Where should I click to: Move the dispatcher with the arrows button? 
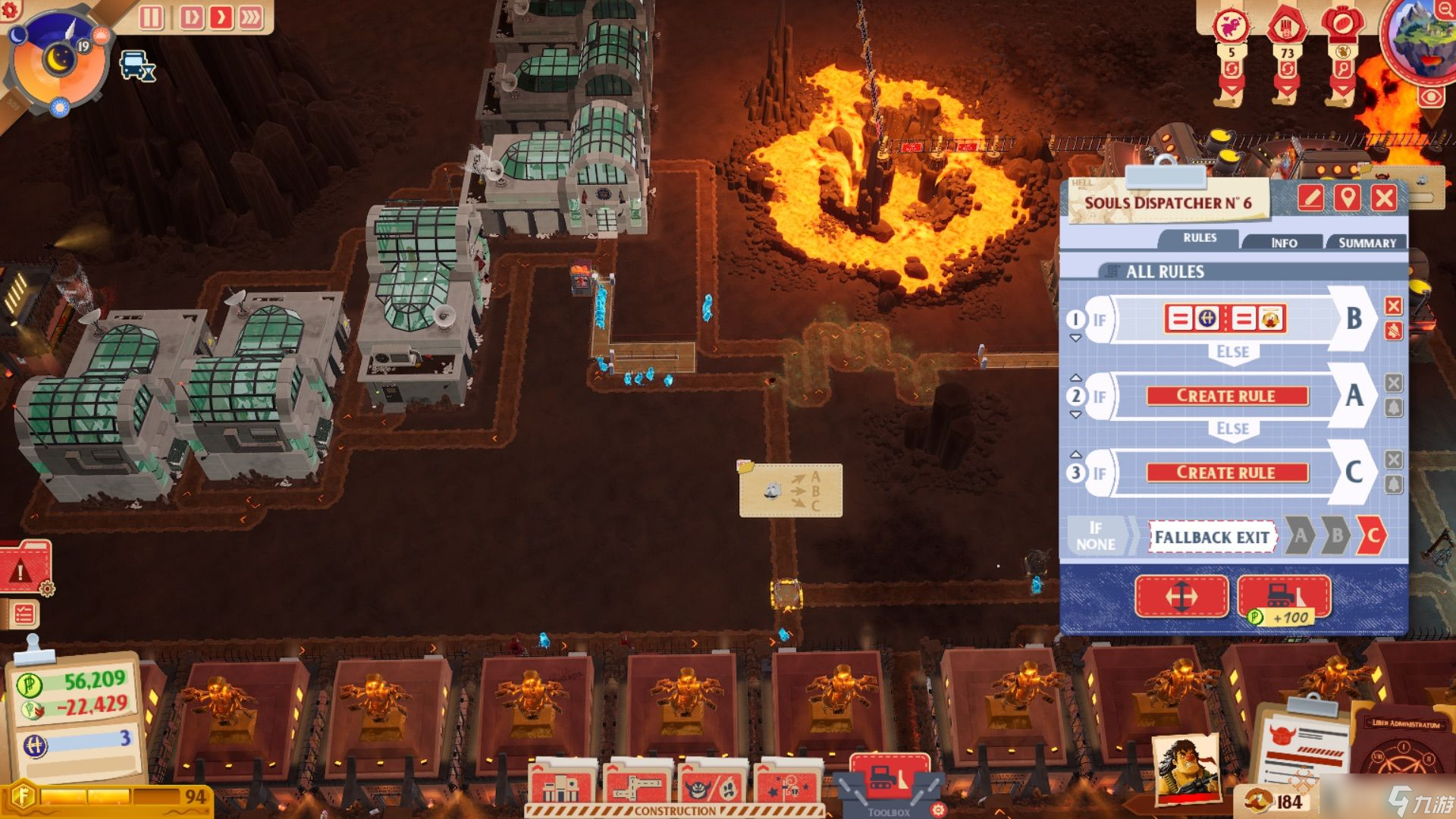[x=1181, y=597]
